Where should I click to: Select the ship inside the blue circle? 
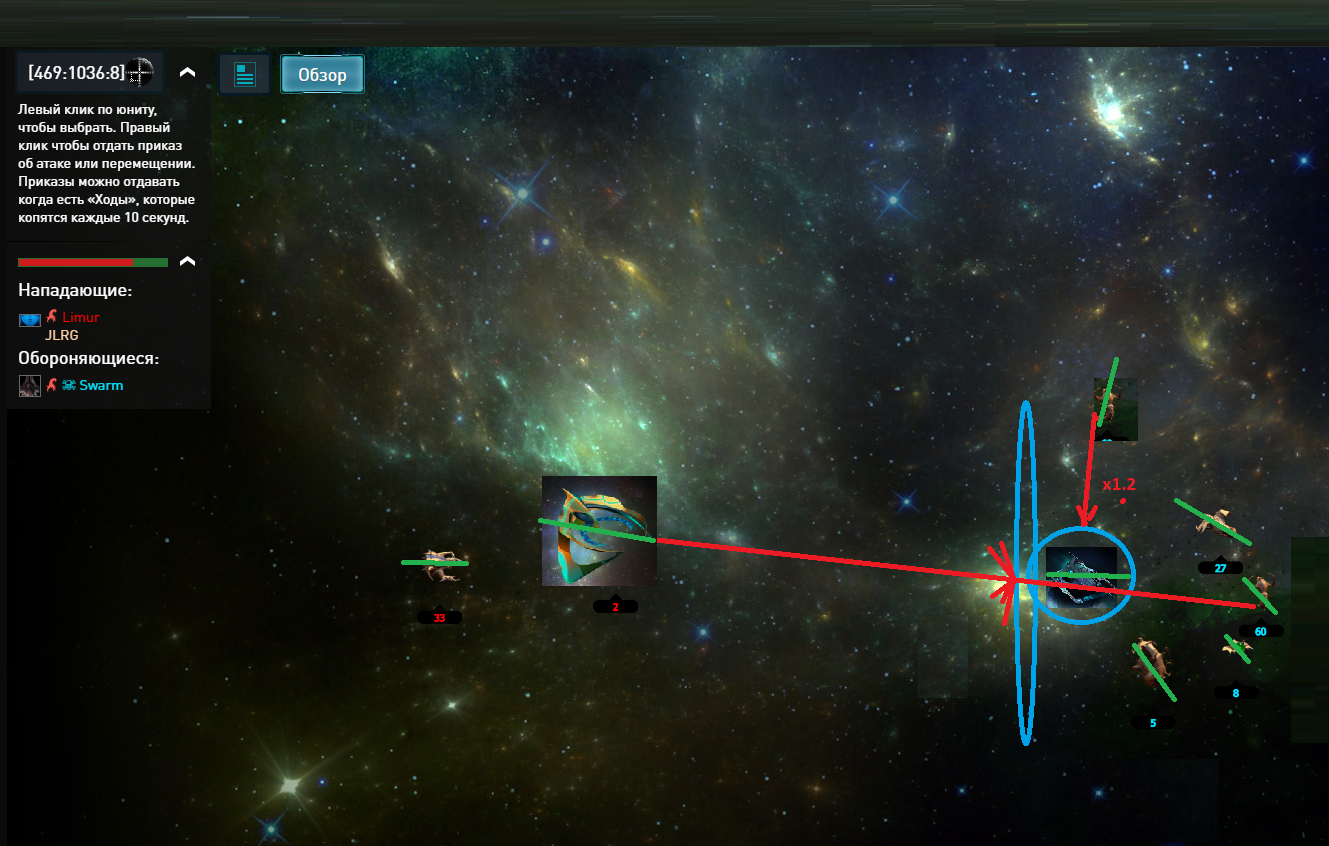(x=1081, y=577)
